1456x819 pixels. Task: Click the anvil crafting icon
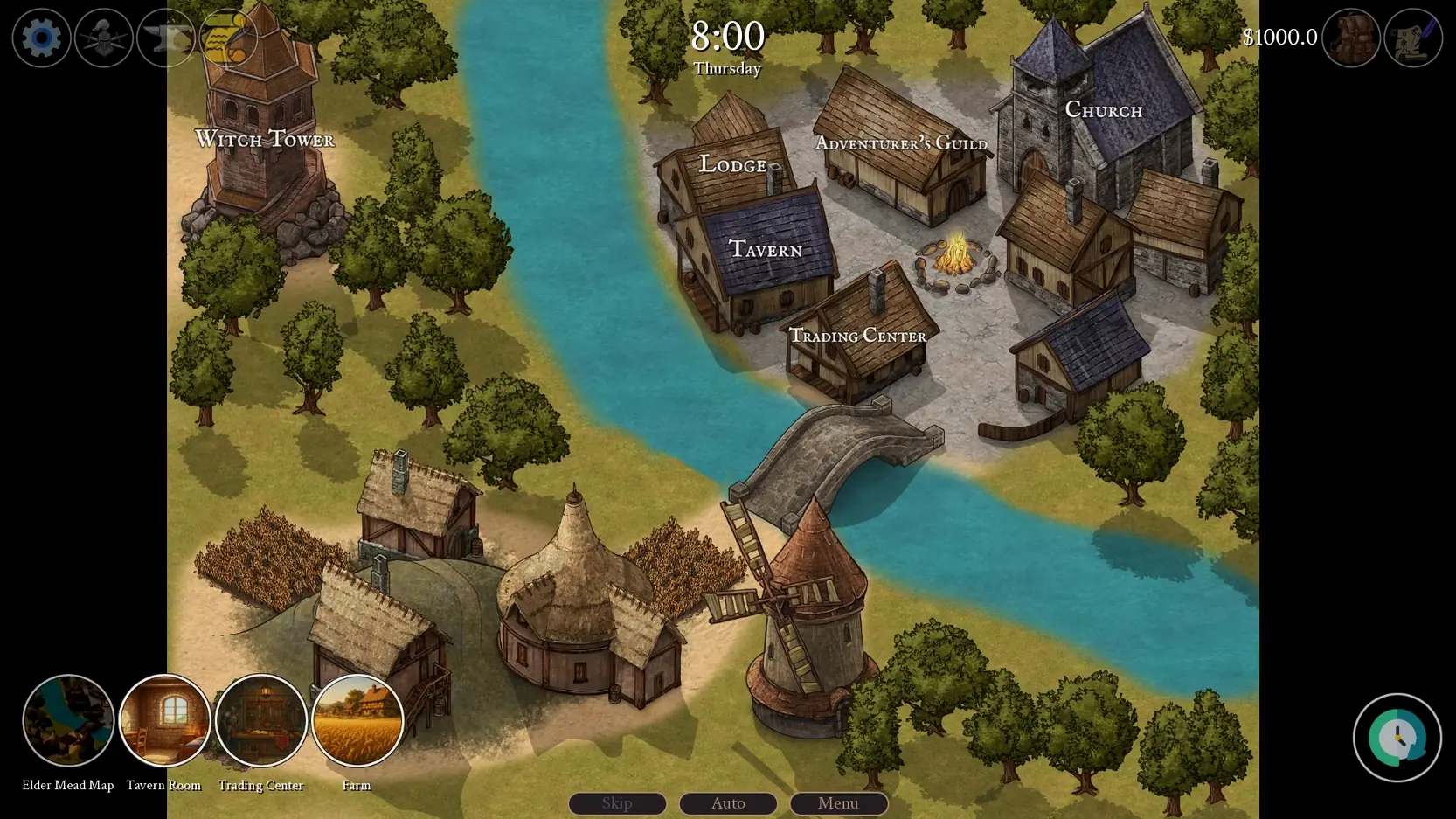click(165, 38)
